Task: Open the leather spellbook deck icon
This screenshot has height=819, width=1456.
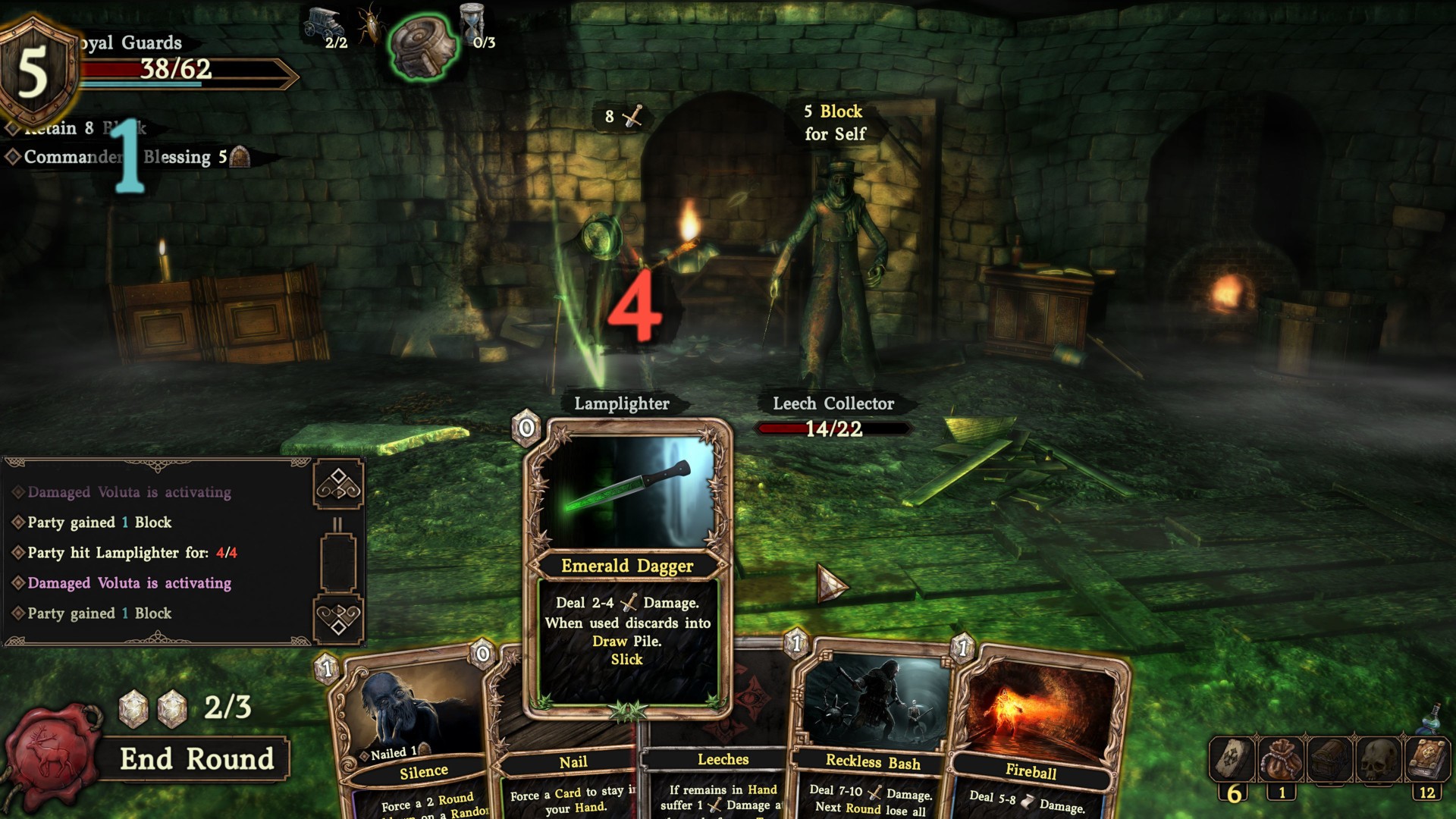Action: pyautogui.click(x=1428, y=759)
